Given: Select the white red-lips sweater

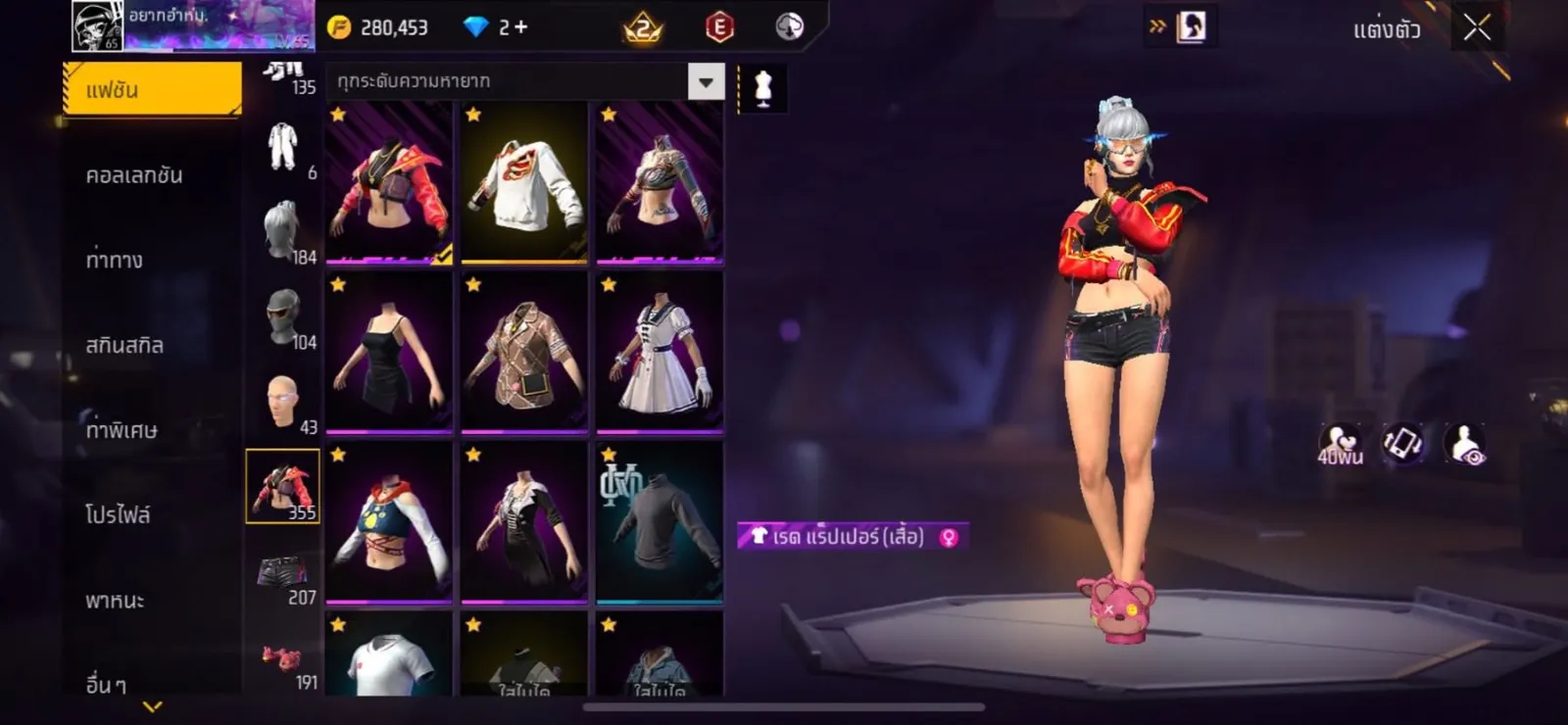Looking at the screenshot, I should [x=524, y=183].
